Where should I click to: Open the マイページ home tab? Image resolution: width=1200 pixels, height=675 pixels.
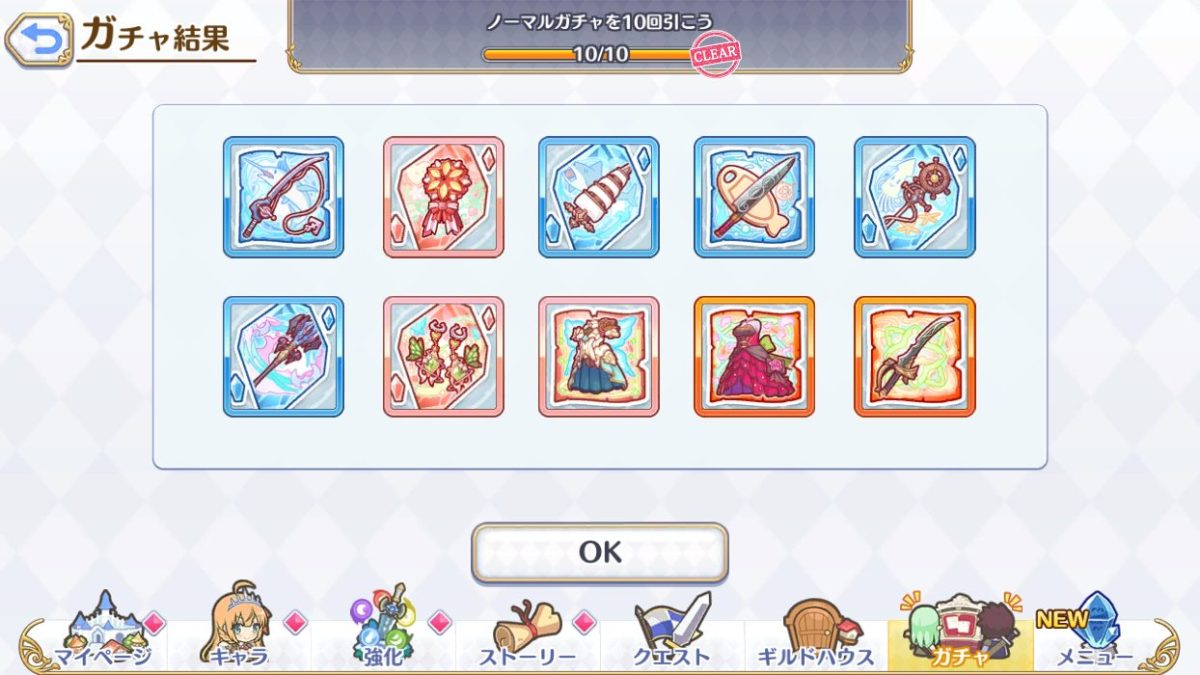[102, 632]
